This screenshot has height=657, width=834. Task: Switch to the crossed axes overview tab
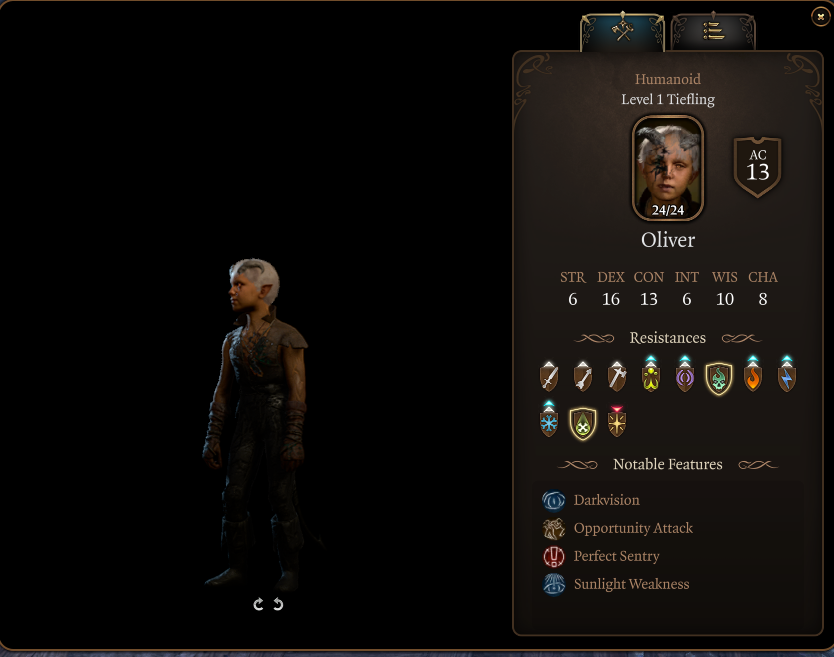[623, 31]
